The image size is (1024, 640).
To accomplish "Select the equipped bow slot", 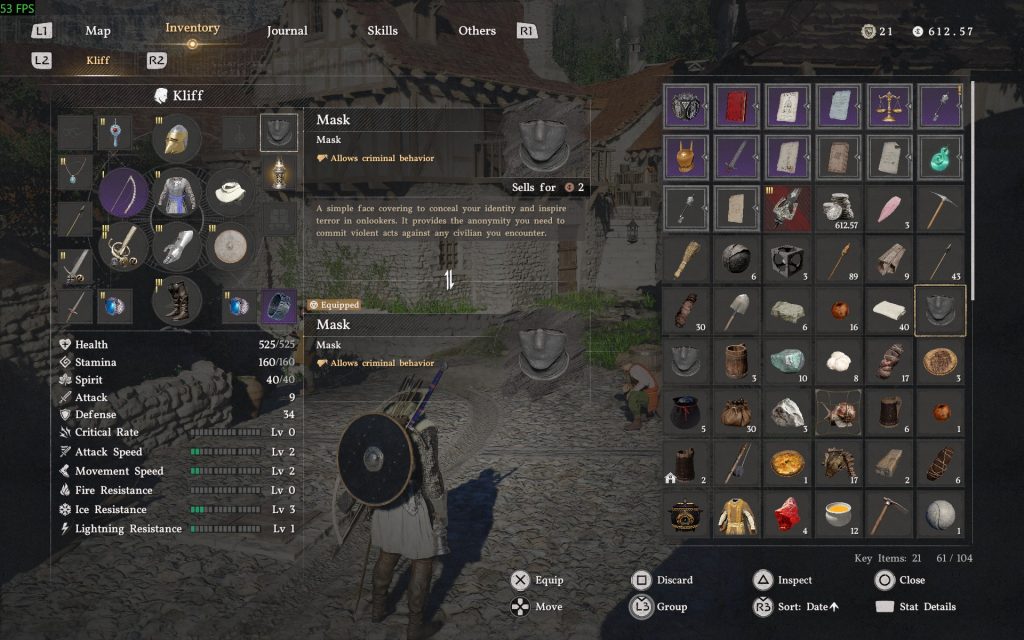I will [123, 192].
